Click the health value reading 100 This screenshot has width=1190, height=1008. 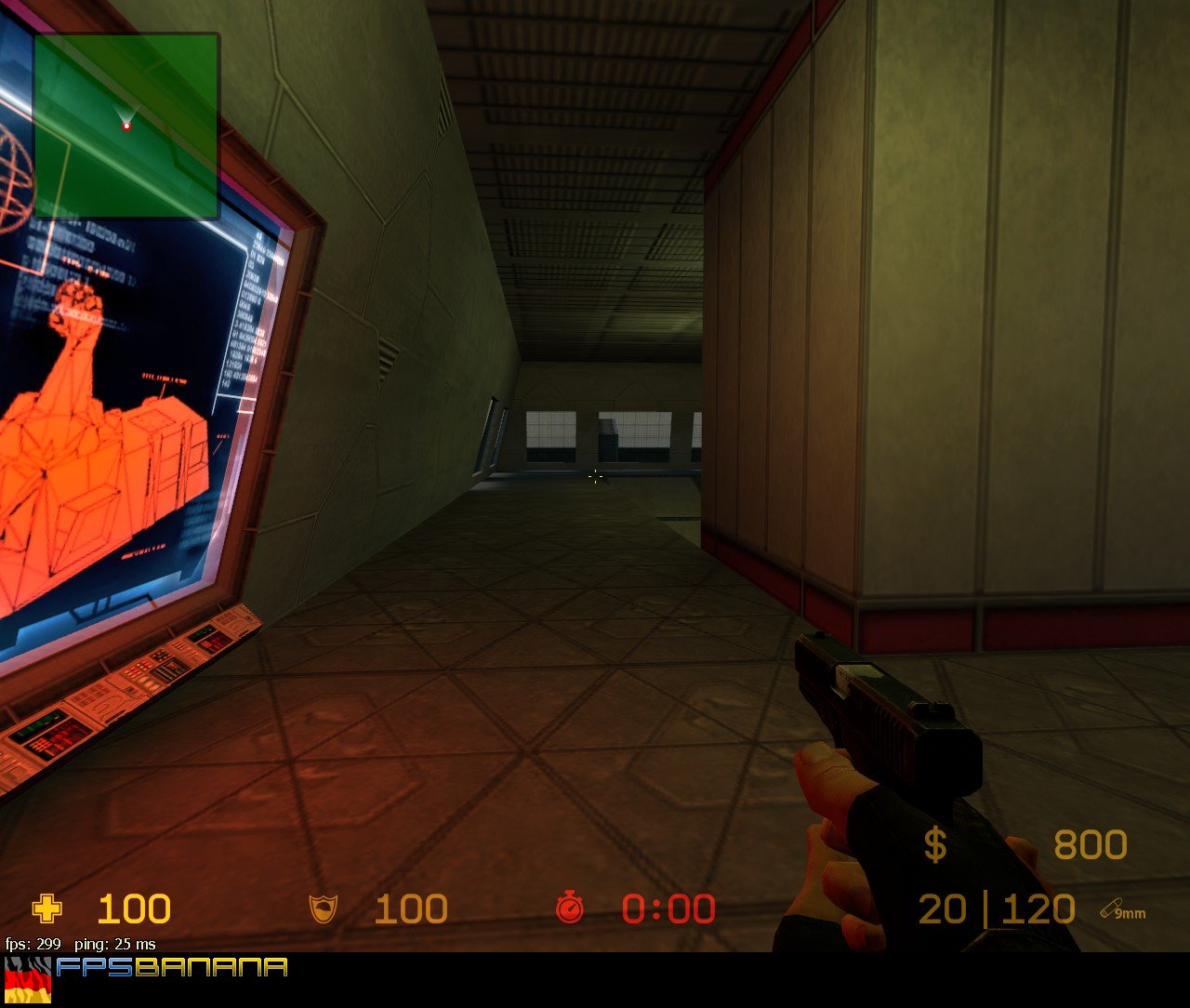pyautogui.click(x=133, y=909)
